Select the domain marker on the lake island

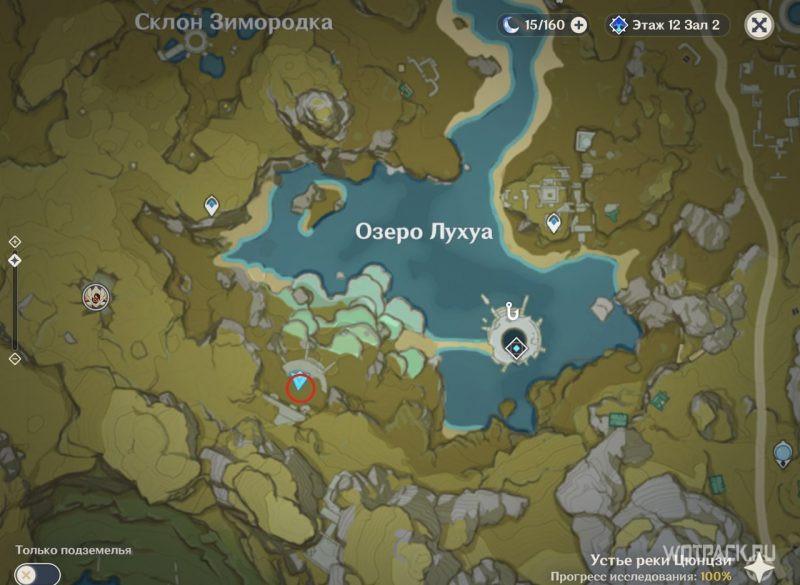coord(515,347)
